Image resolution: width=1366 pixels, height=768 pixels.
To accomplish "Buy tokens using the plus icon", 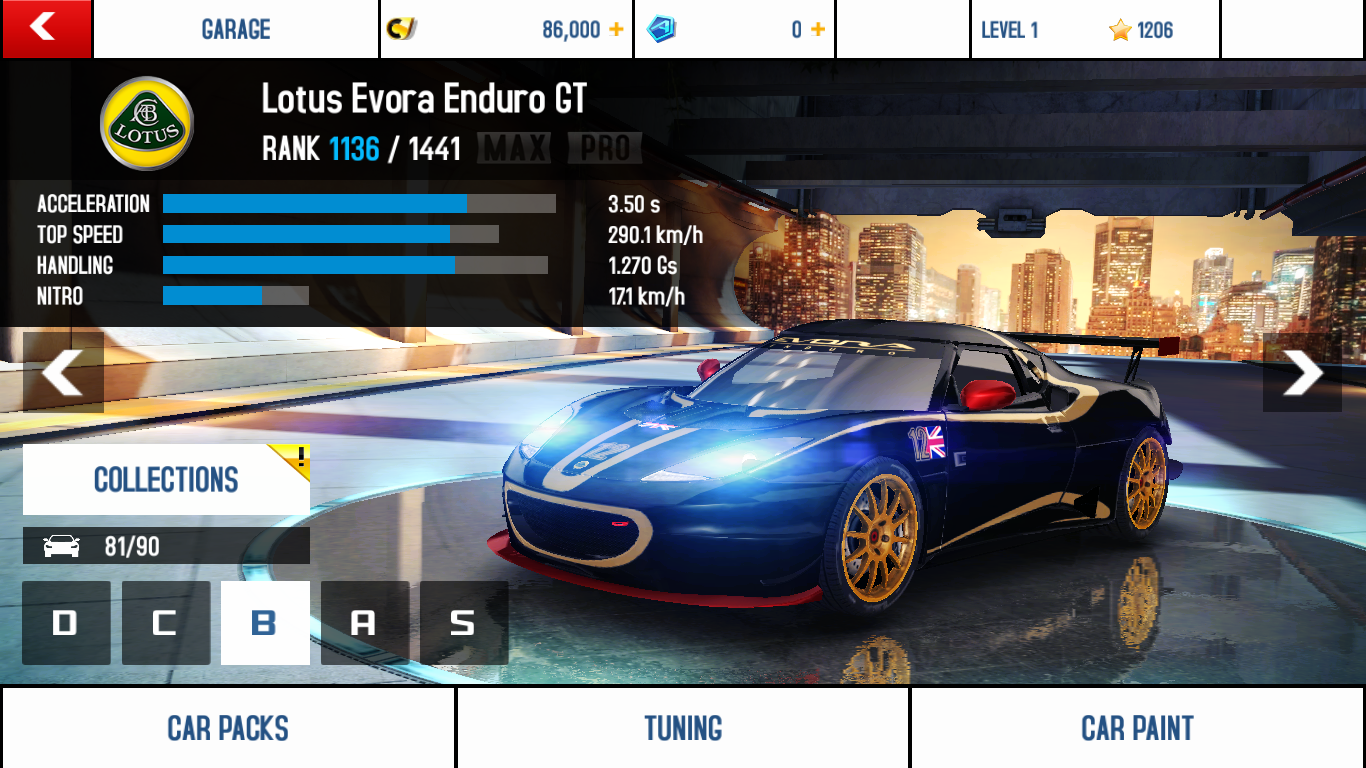I will pyautogui.click(x=818, y=30).
